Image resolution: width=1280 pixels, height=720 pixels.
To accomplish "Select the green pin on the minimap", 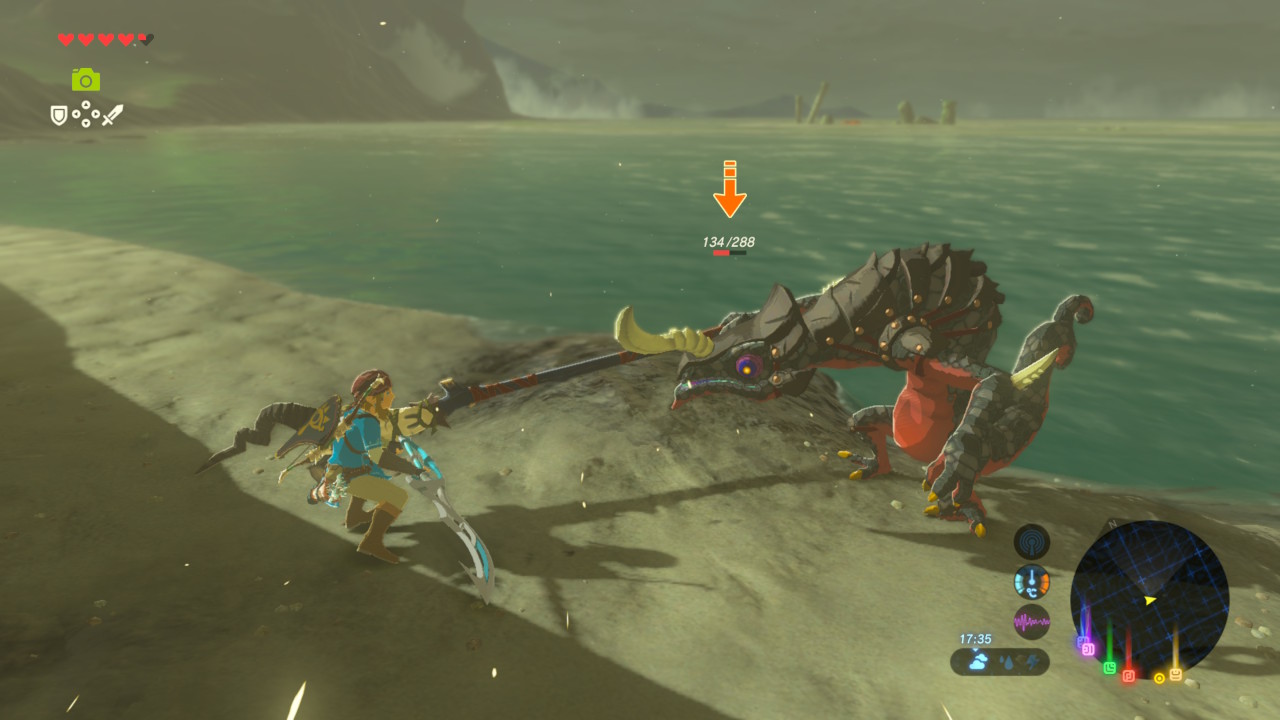I will (x=1109, y=667).
